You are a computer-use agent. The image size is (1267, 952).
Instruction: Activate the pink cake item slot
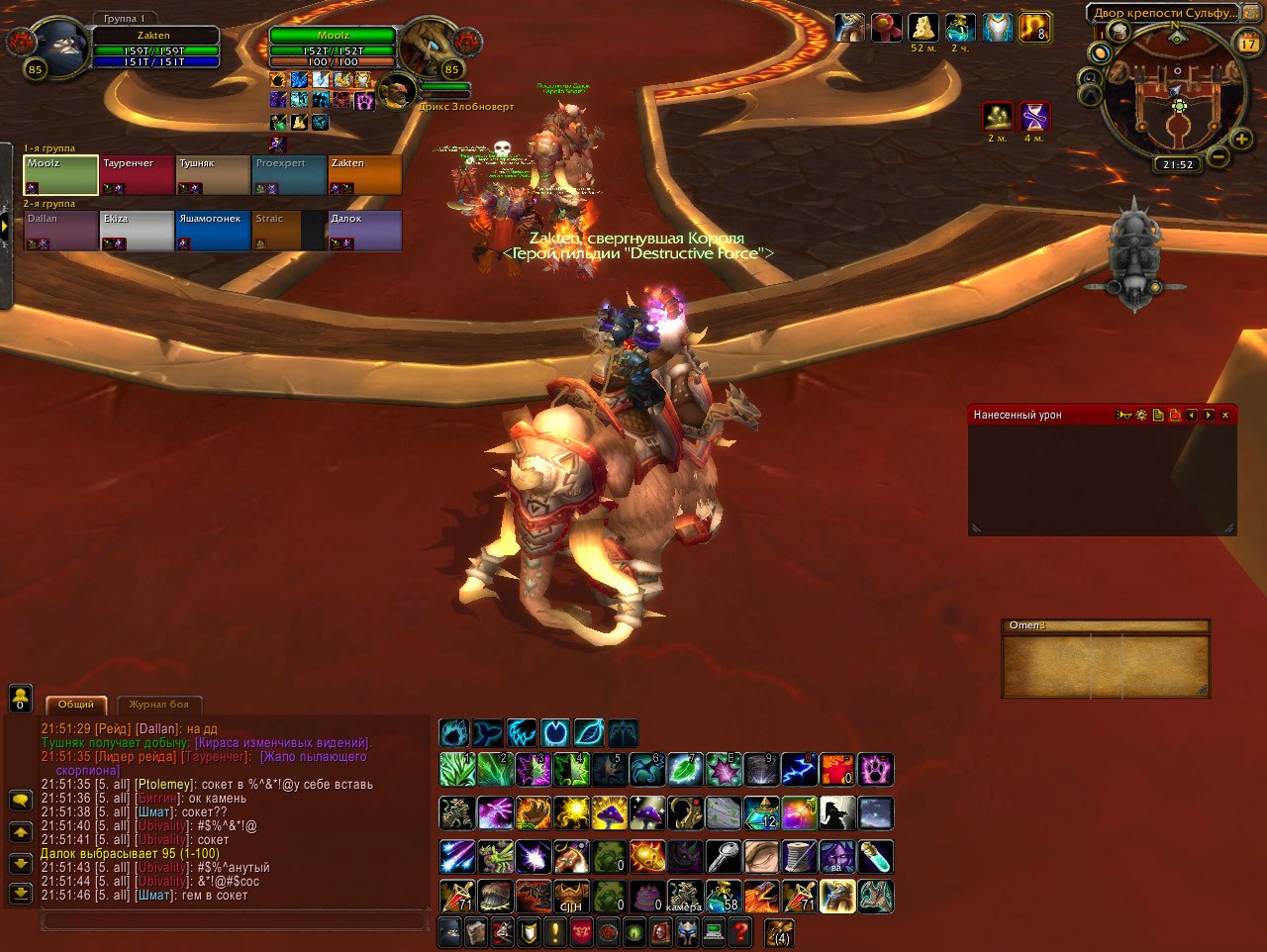647,897
